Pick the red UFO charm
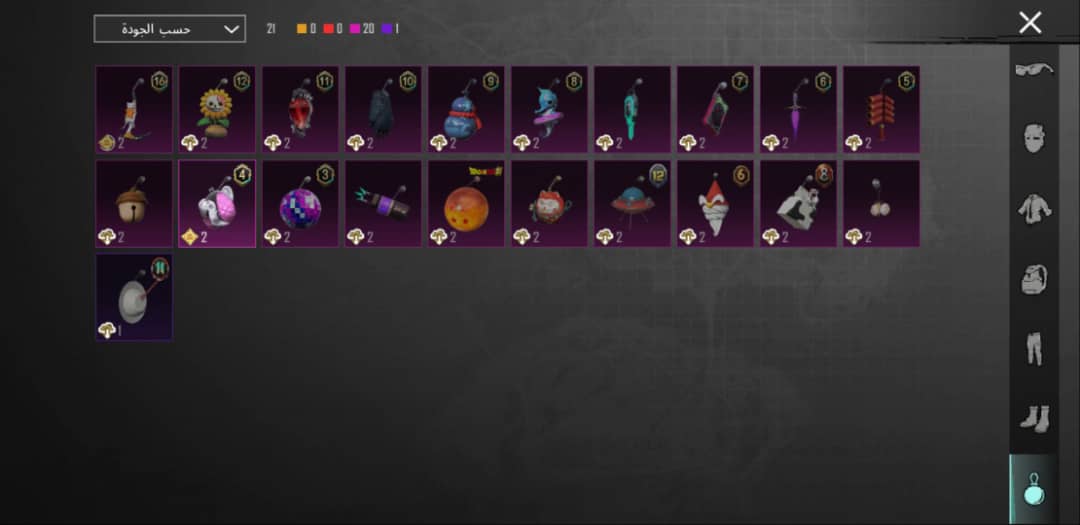The height and width of the screenshot is (525, 1080). (632, 204)
